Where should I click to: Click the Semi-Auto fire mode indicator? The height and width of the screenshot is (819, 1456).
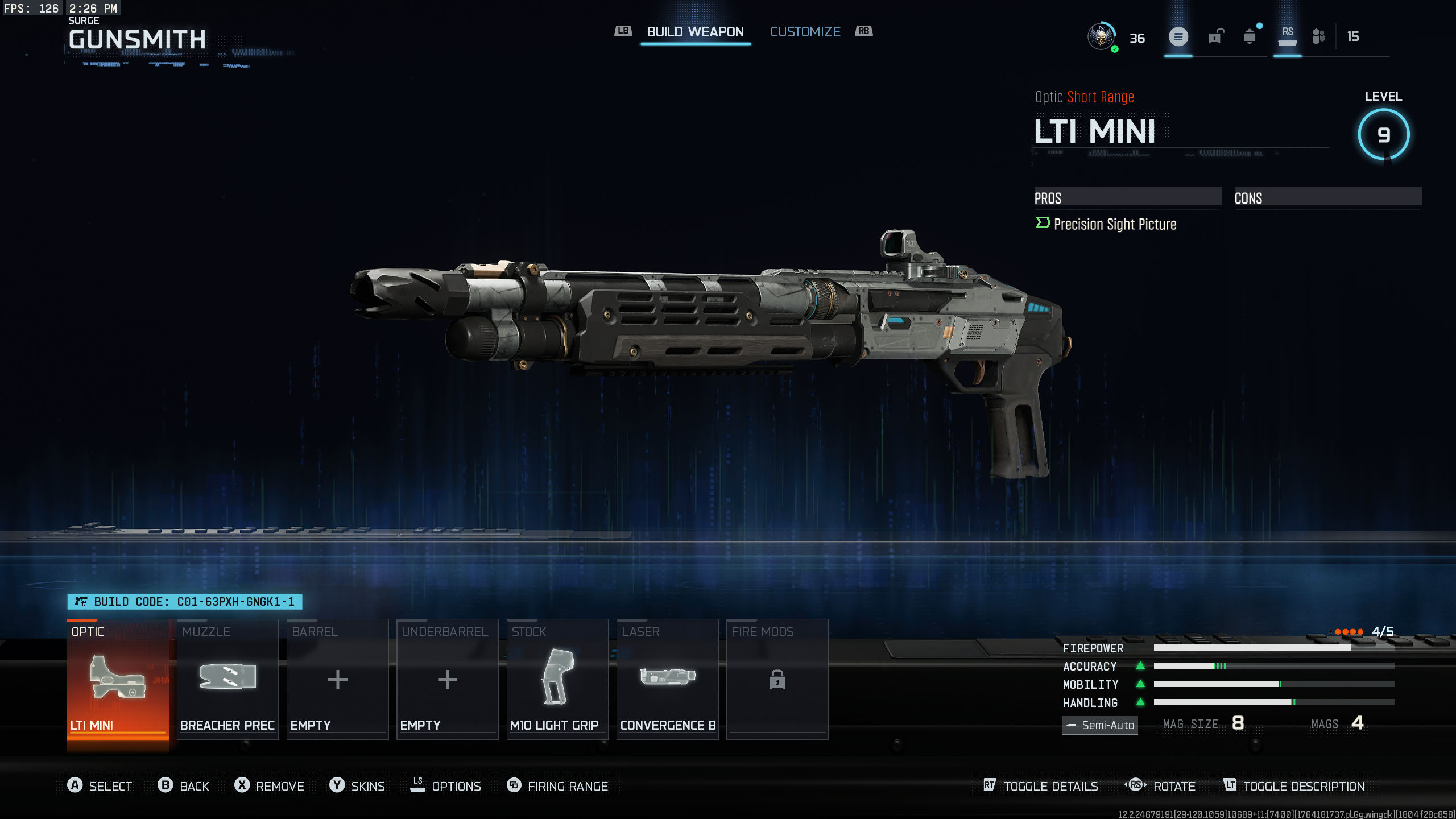[x=1100, y=725]
